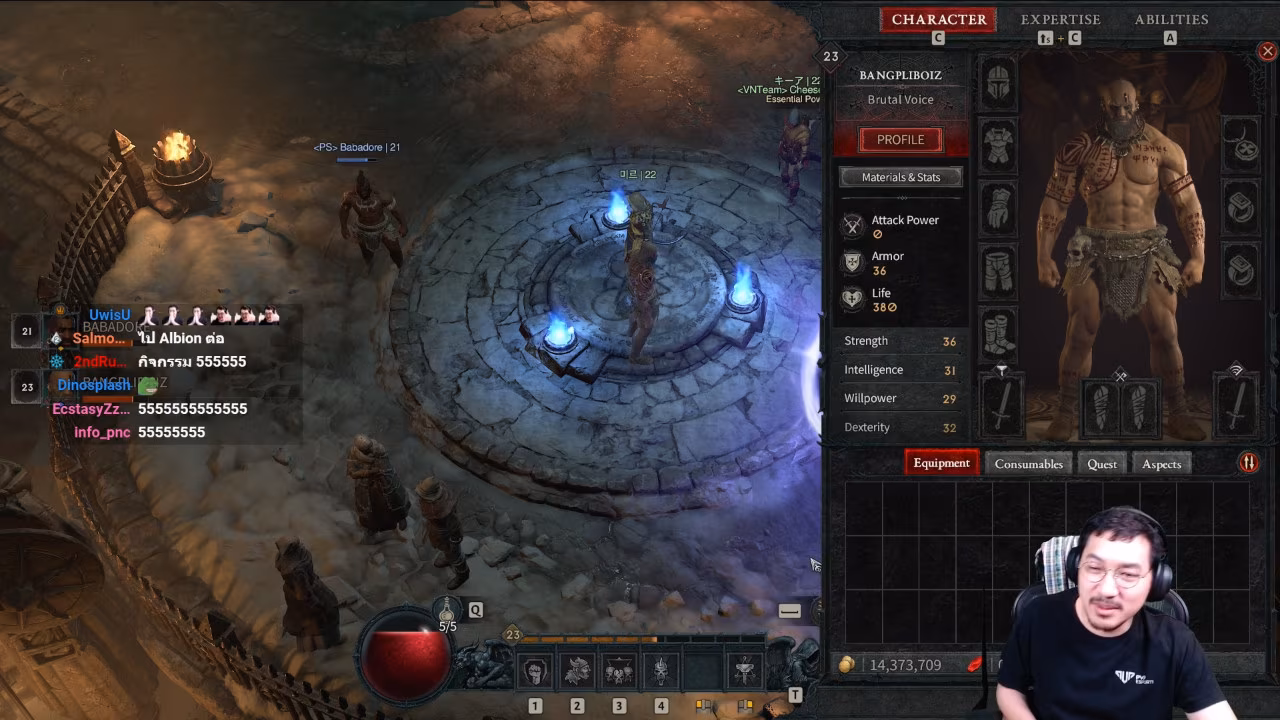Choose the gloves equipment slot
The height and width of the screenshot is (720, 1280).
[x=998, y=209]
